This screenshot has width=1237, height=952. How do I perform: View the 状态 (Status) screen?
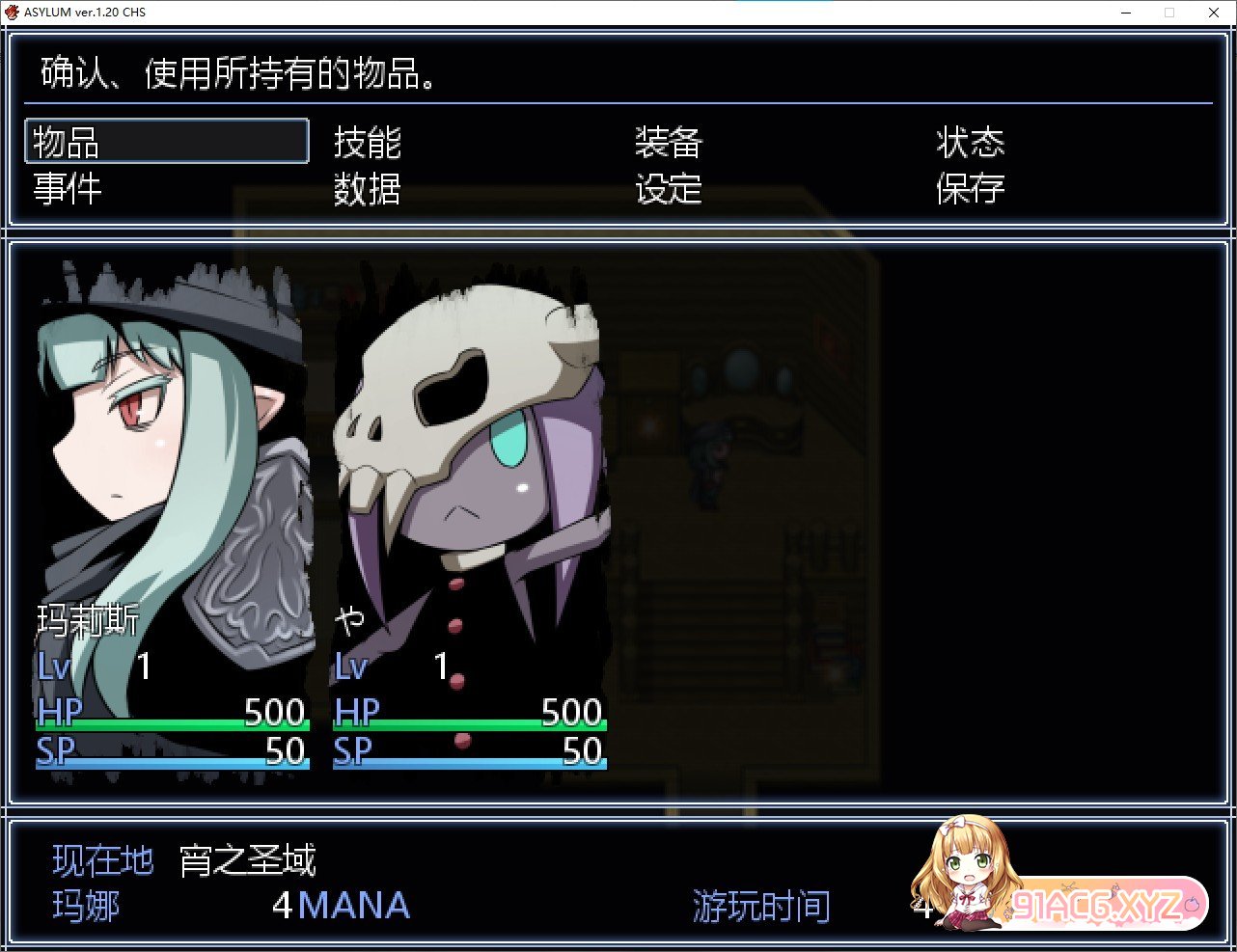(x=971, y=142)
